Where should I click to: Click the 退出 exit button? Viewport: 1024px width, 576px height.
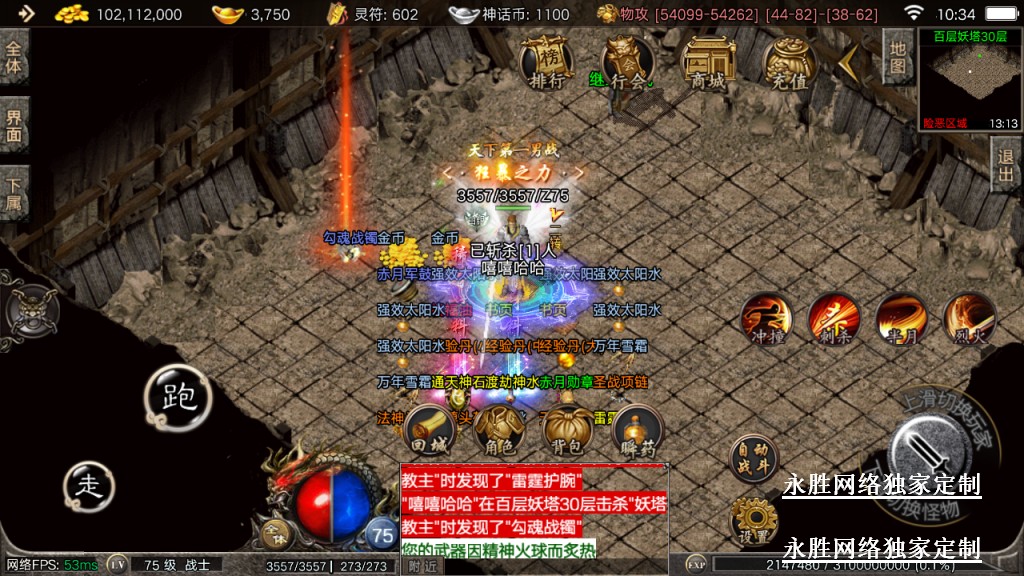coord(1006,165)
